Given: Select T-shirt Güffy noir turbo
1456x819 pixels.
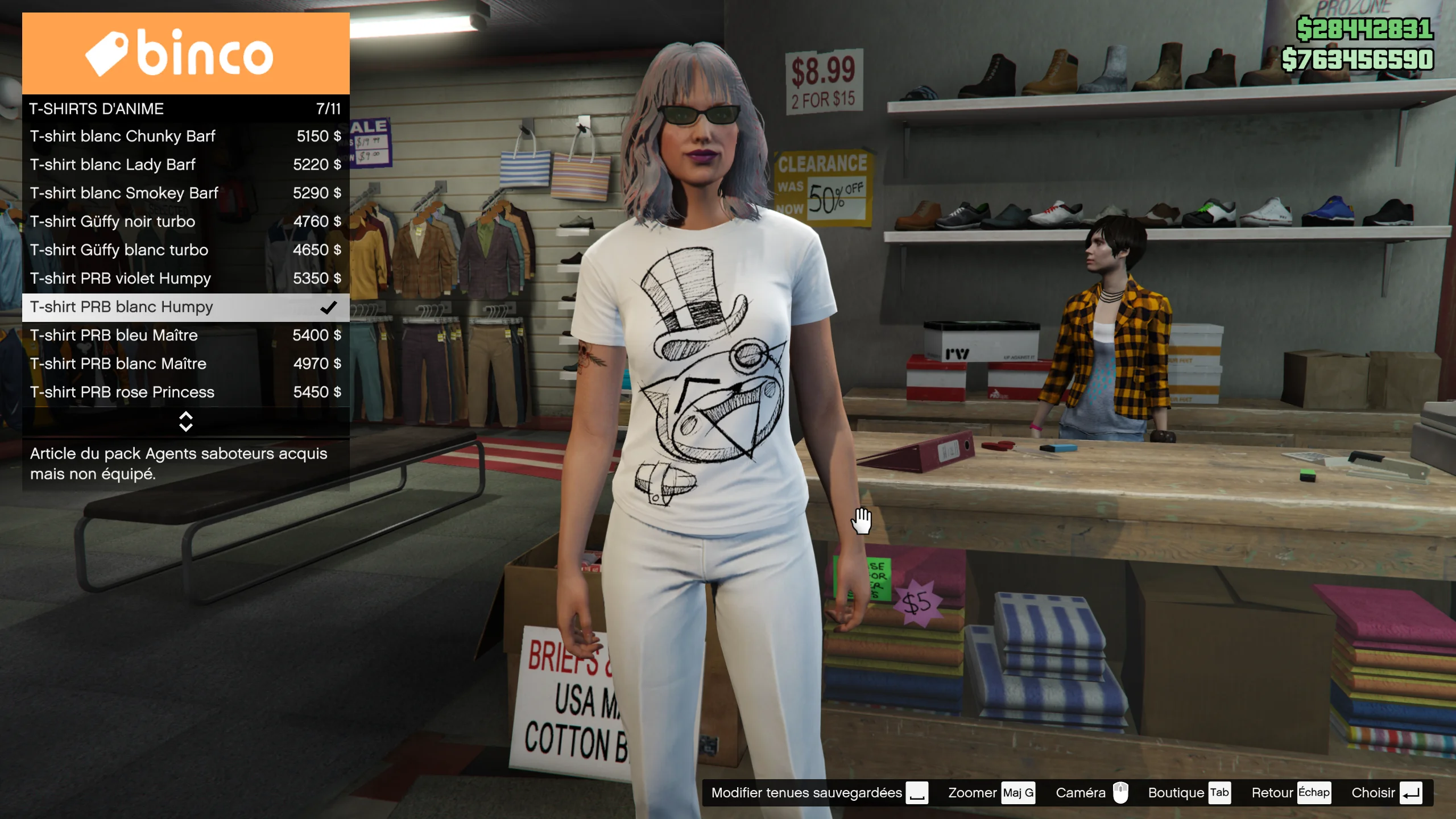Looking at the screenshot, I should click(185, 222).
